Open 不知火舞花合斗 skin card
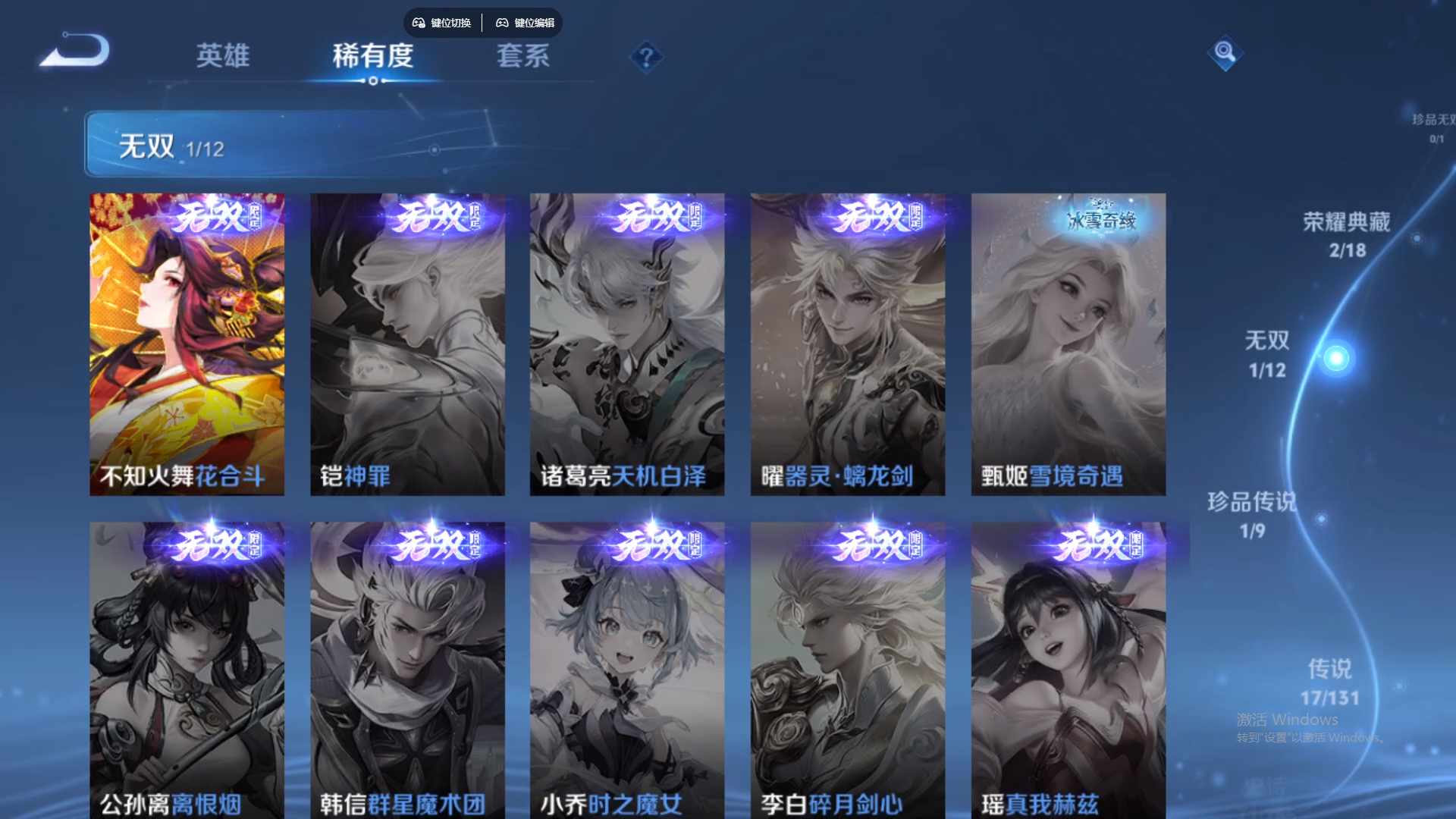Screen dimensions: 1456x819 click(x=187, y=341)
